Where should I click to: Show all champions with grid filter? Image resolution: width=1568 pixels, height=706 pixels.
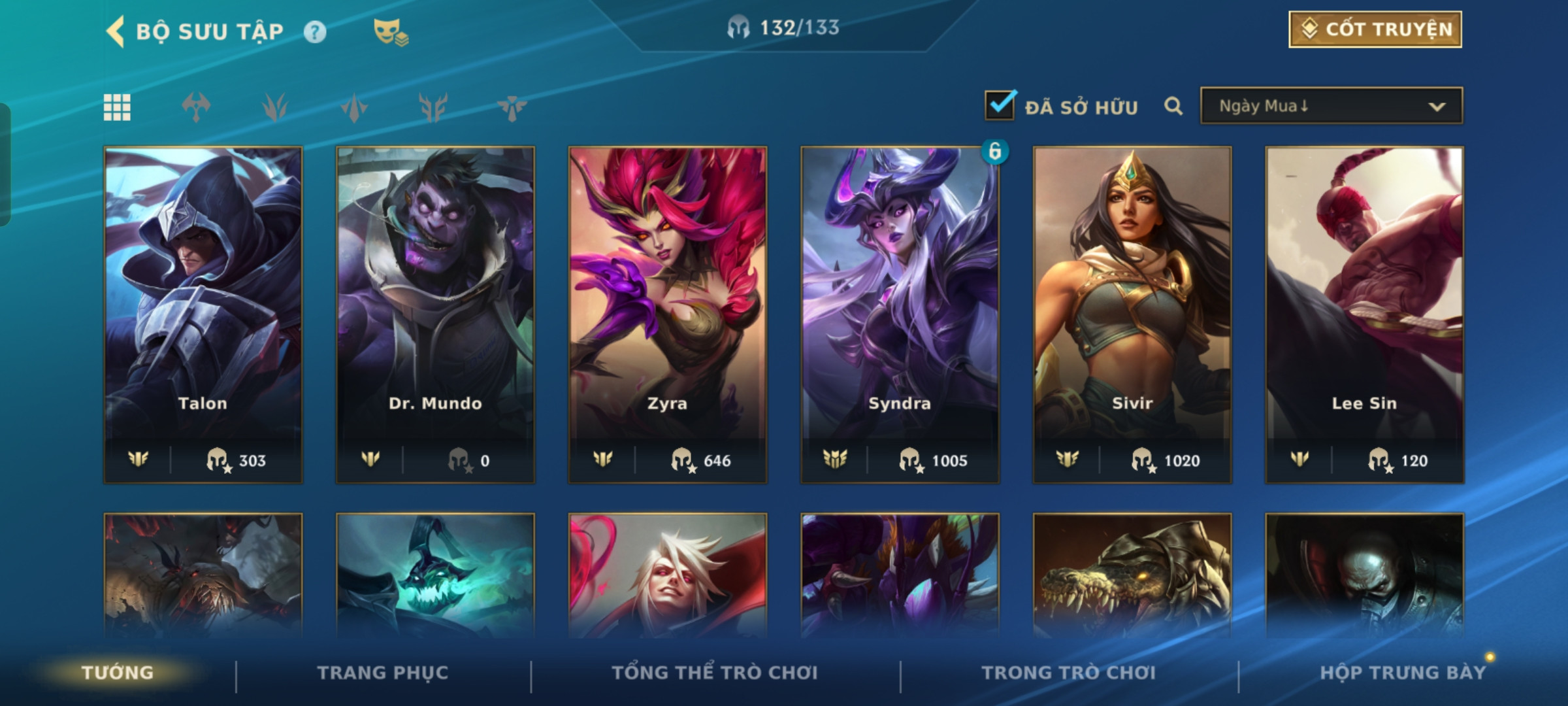[118, 107]
